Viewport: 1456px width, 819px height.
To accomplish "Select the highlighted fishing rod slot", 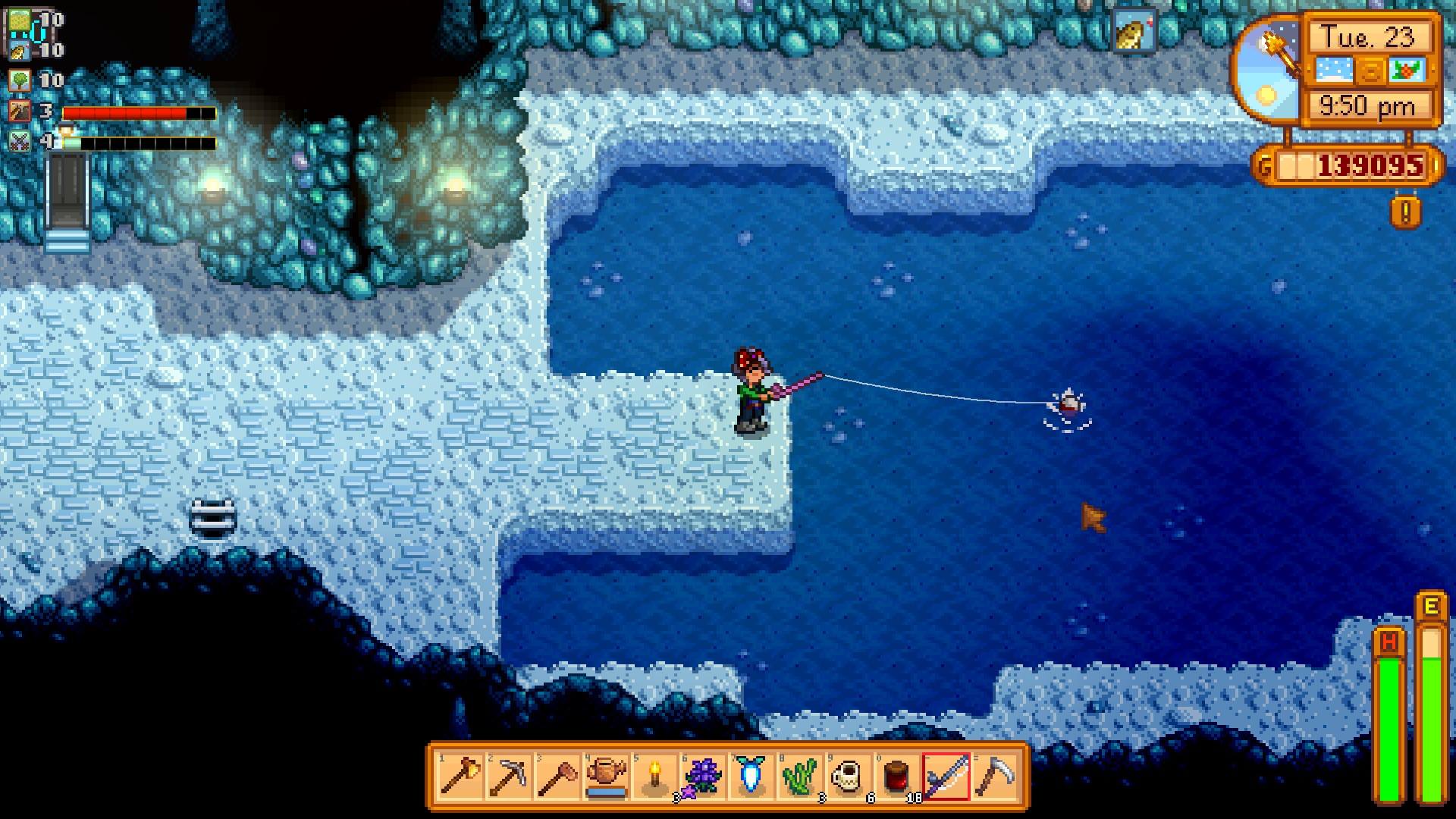I will (x=946, y=777).
